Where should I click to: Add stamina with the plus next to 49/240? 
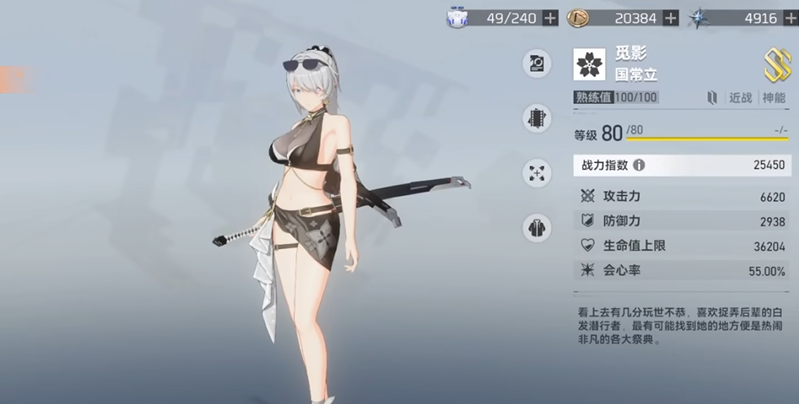click(550, 17)
